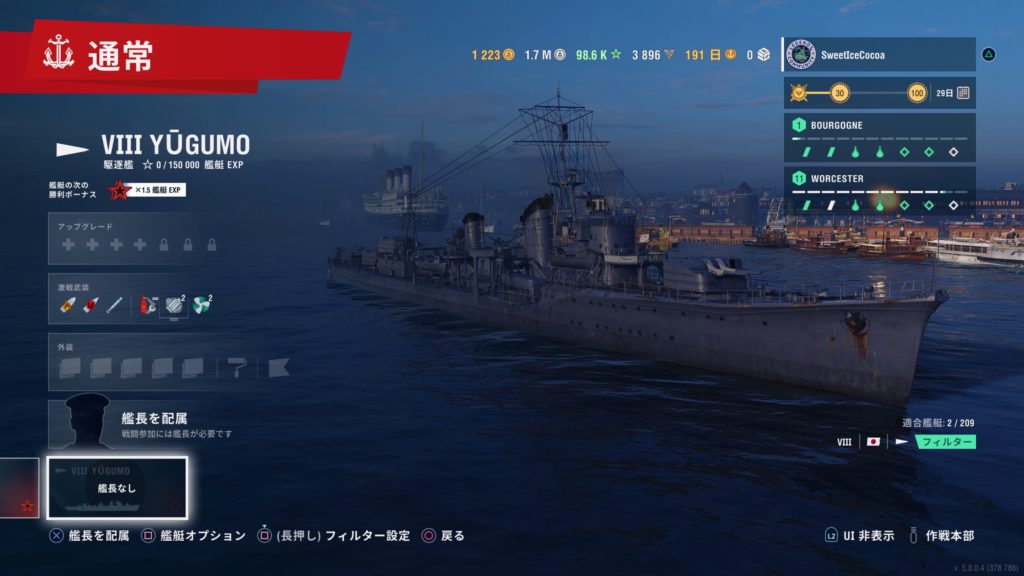Open the paint roller camouflage slot

pyautogui.click(x=238, y=368)
